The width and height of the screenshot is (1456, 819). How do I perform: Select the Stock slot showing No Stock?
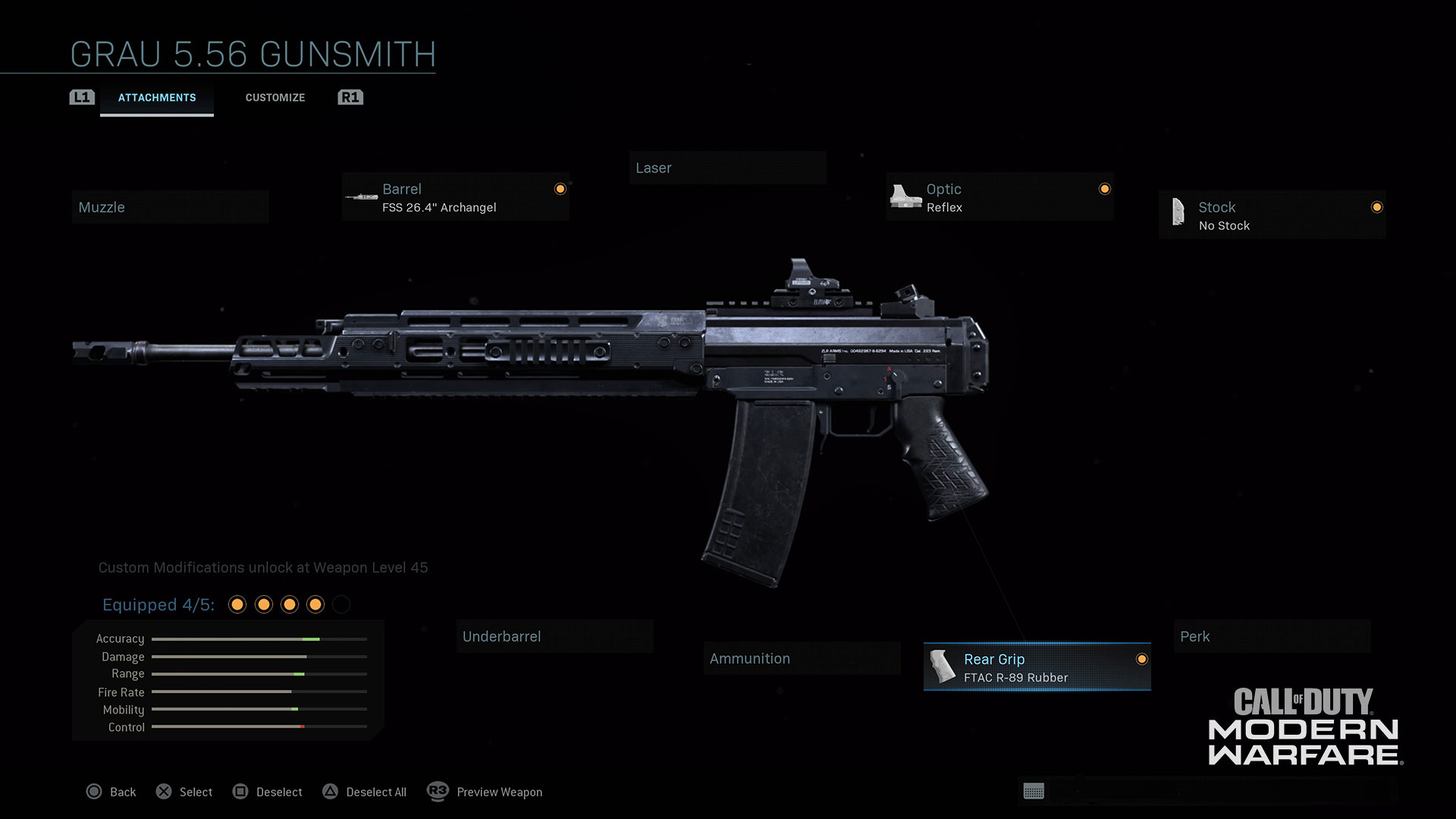(x=1272, y=216)
